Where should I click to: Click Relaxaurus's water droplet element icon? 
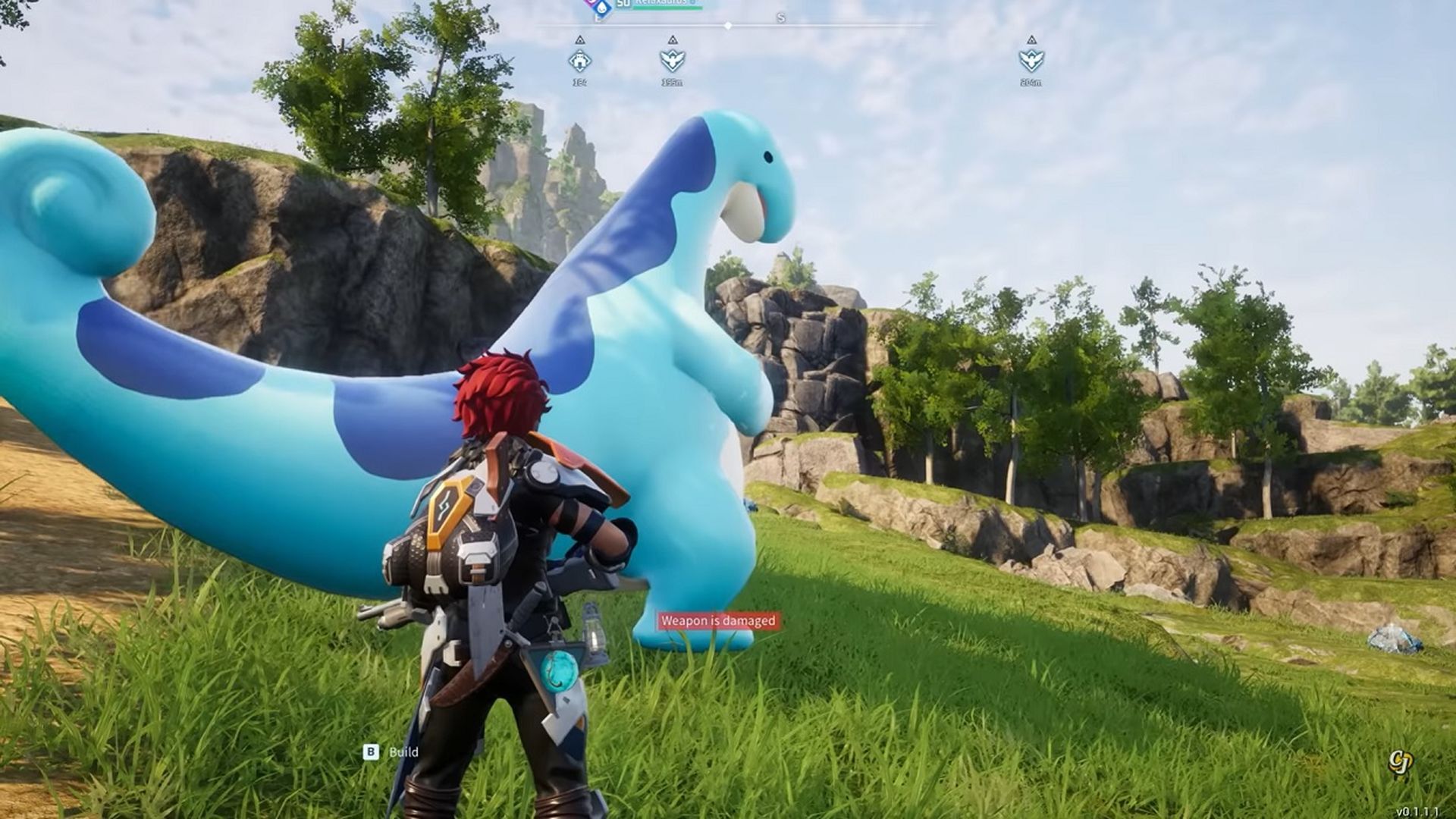coord(602,8)
